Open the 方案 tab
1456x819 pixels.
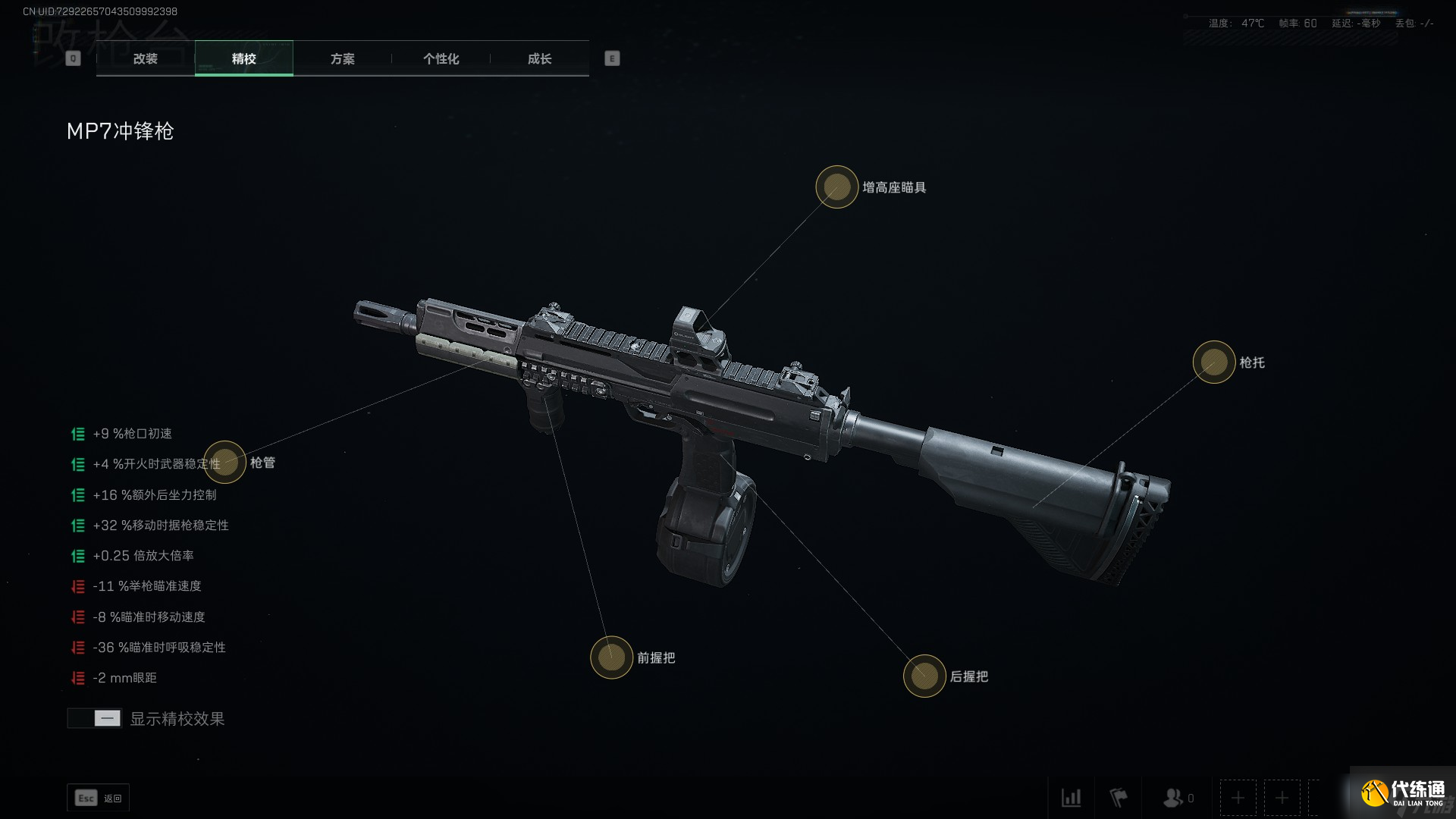(342, 58)
